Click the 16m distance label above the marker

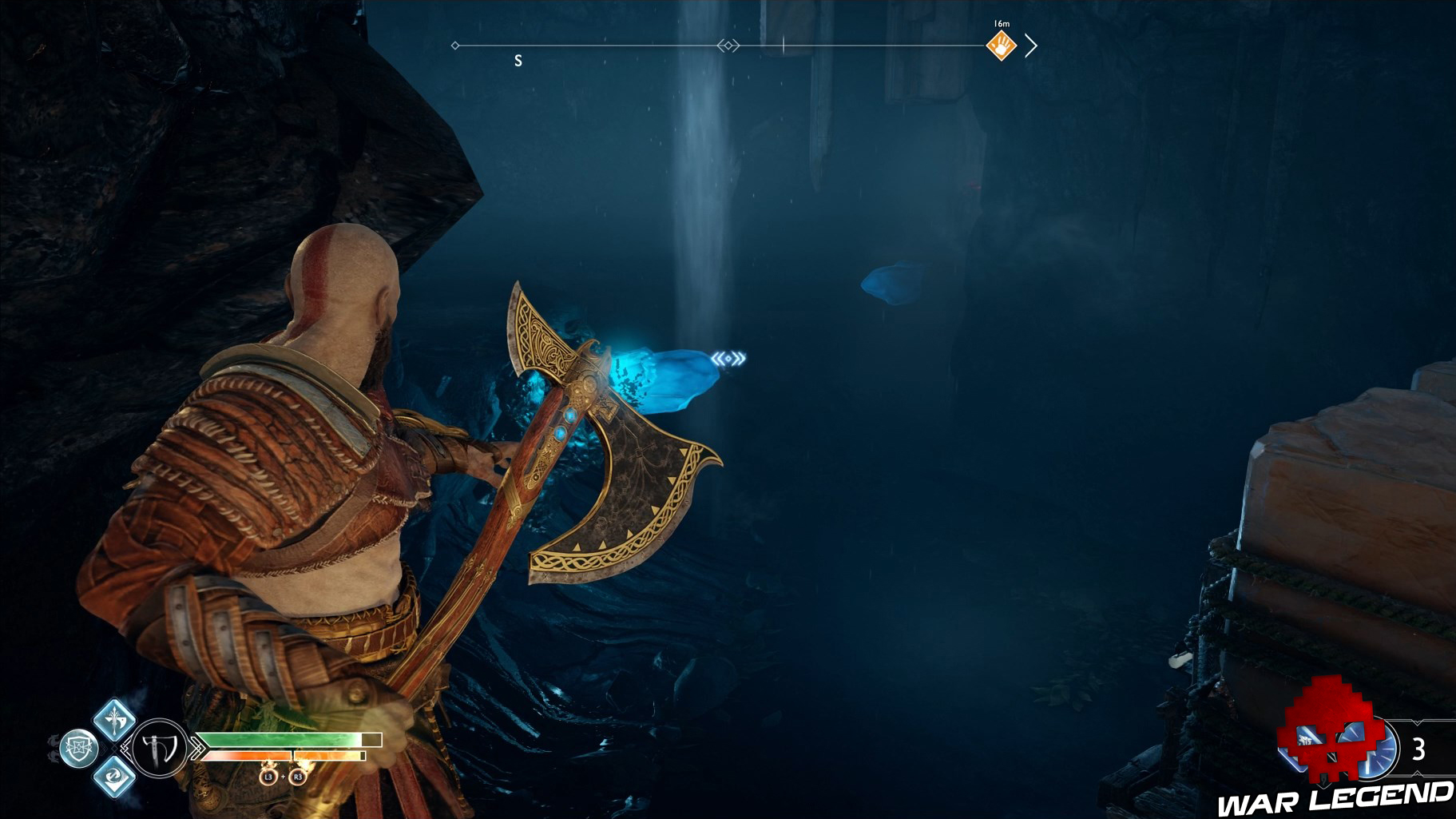[x=1001, y=22]
